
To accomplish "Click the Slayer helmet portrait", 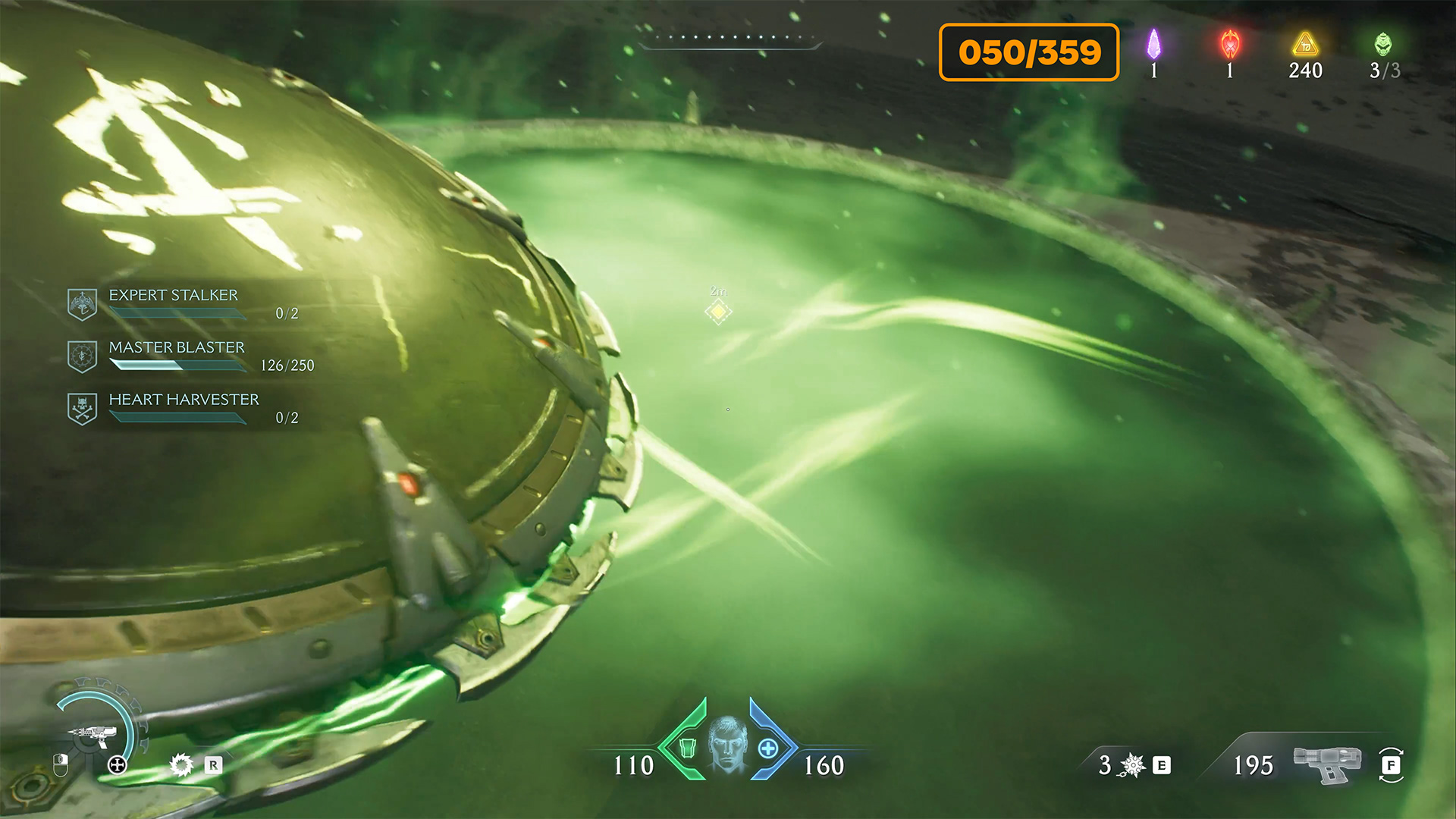I will [x=727, y=743].
